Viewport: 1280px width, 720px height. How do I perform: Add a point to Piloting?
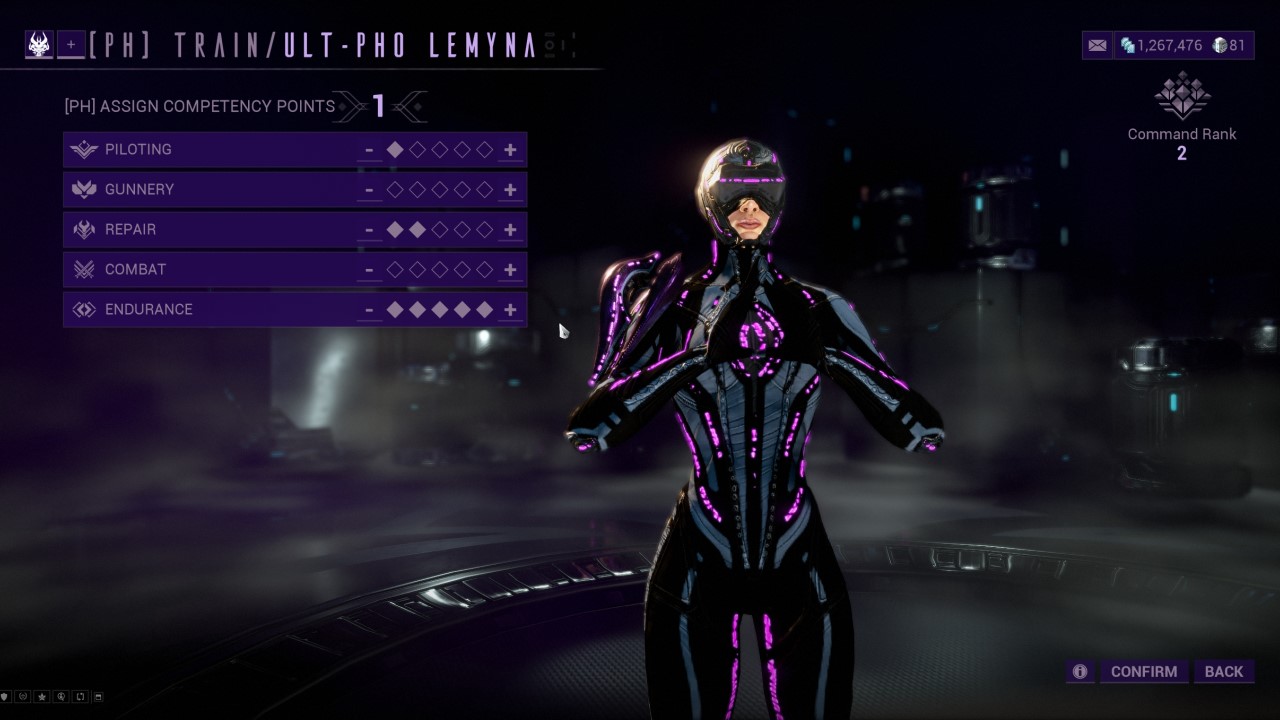[510, 150]
